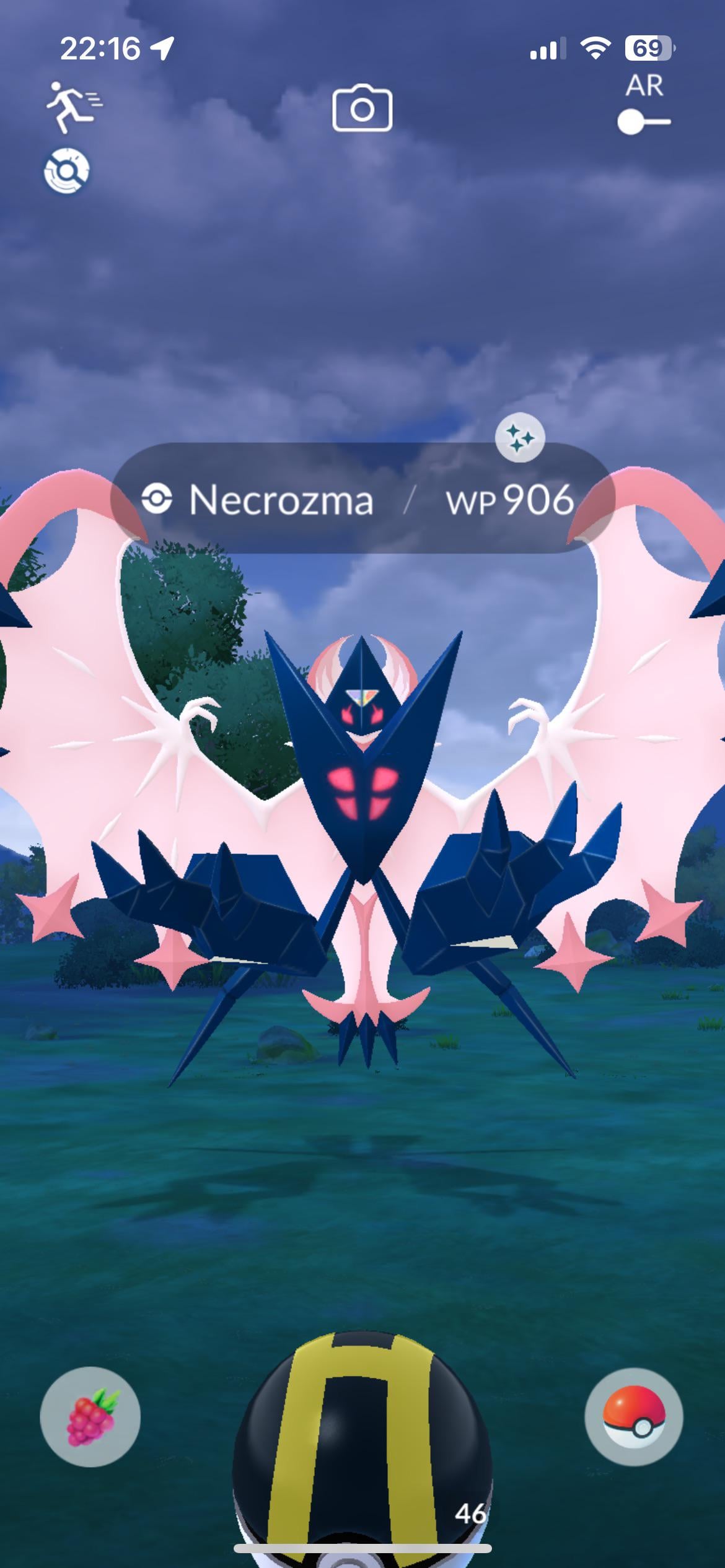This screenshot has width=725, height=1568.
Task: Tap the circular ring icon under the flee button
Action: point(66,170)
